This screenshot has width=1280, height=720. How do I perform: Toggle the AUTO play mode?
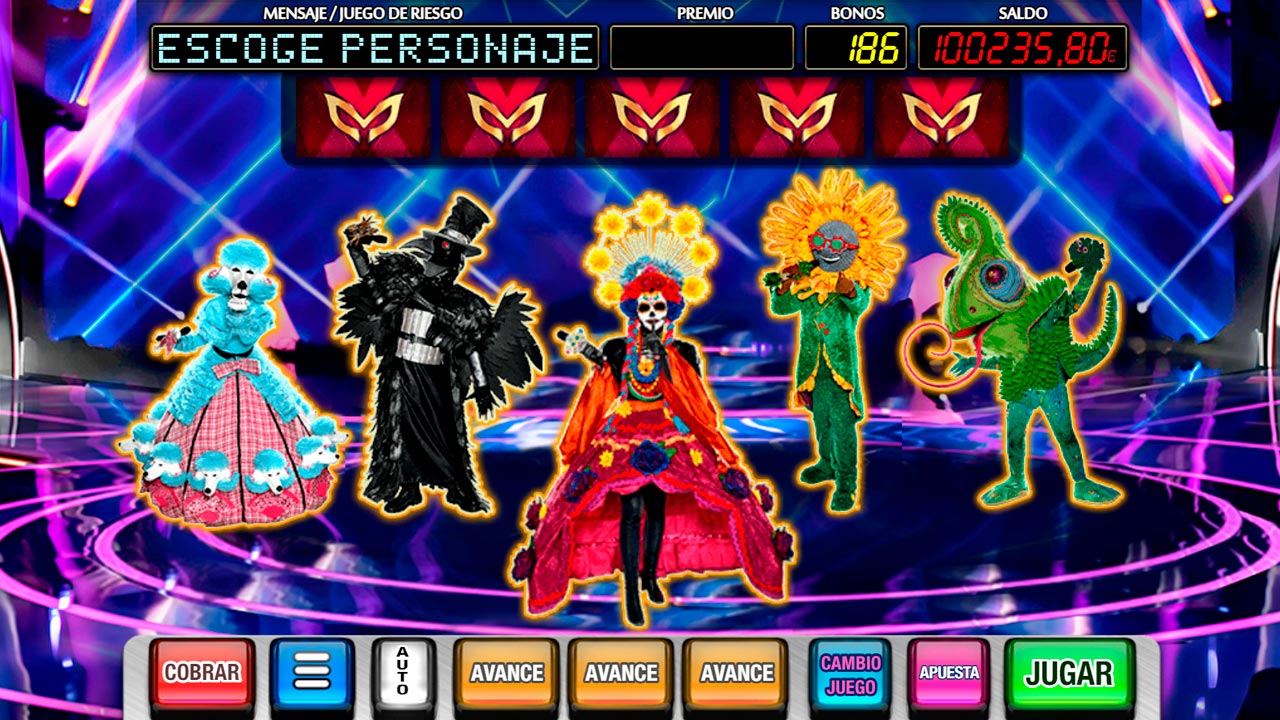[x=400, y=670]
